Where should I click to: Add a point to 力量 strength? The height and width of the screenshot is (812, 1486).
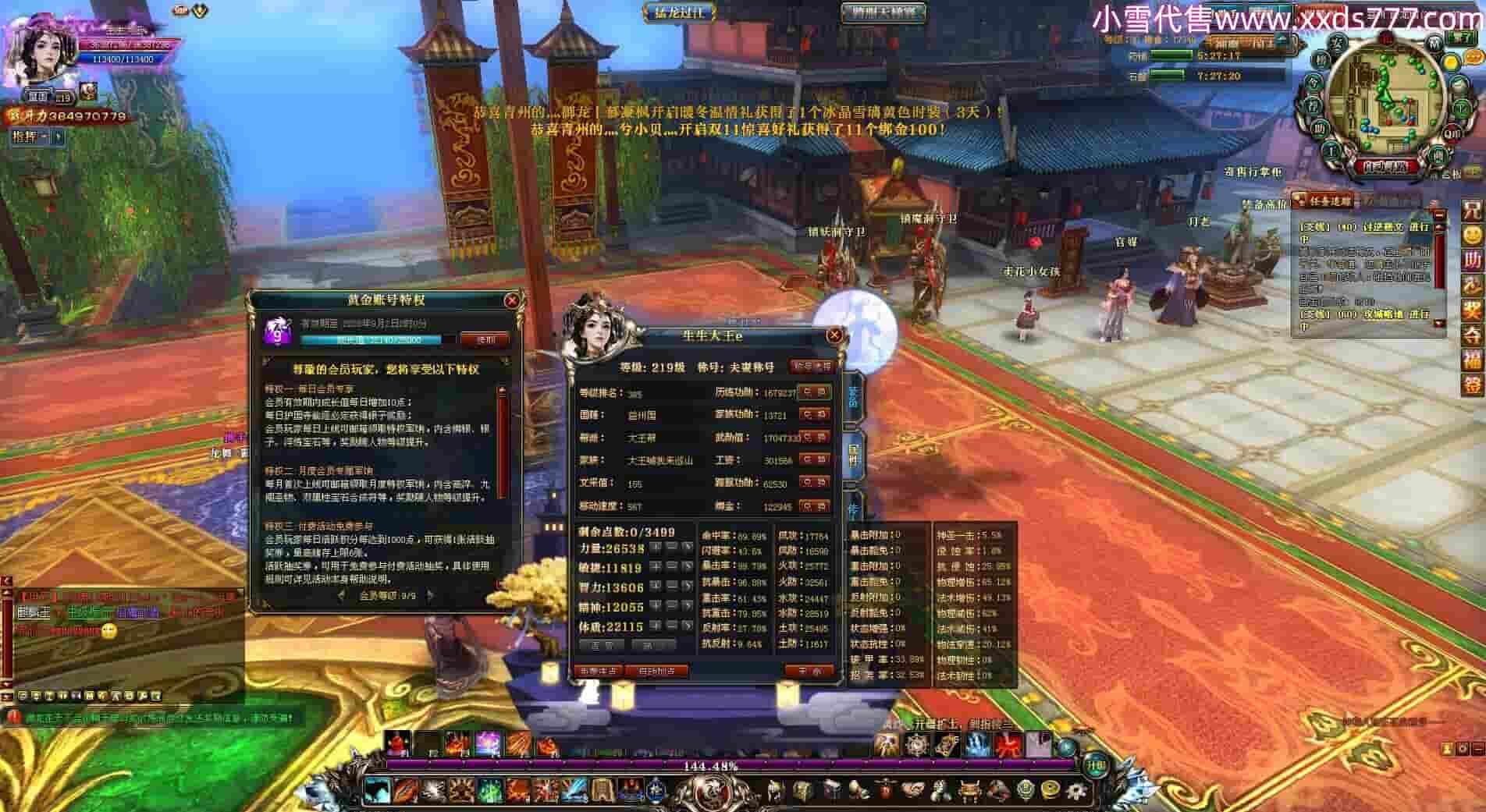[656, 548]
